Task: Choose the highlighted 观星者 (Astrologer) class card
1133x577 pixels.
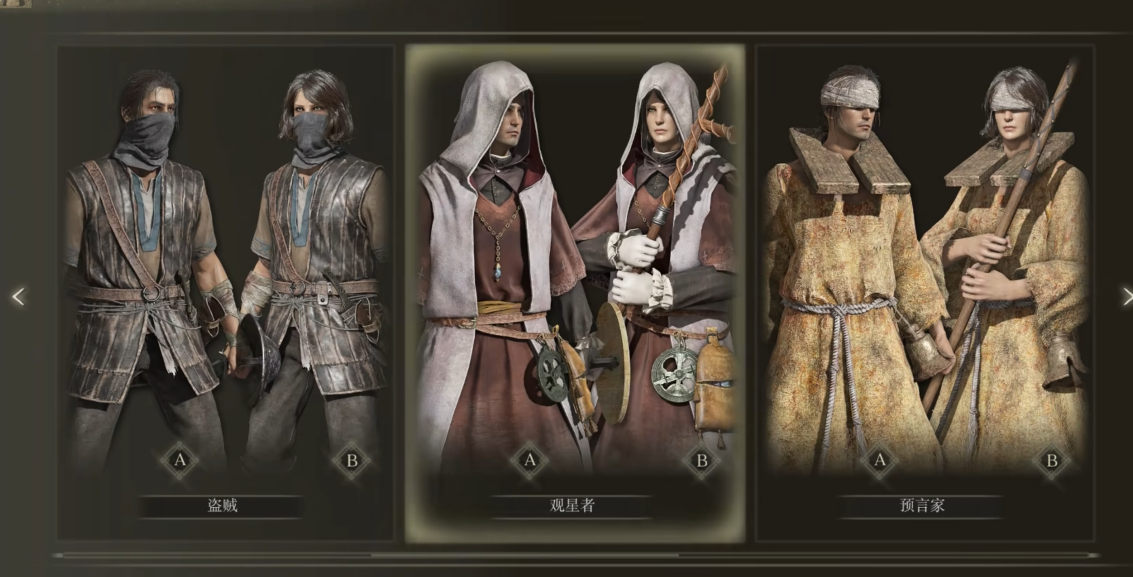Action: coord(574,290)
